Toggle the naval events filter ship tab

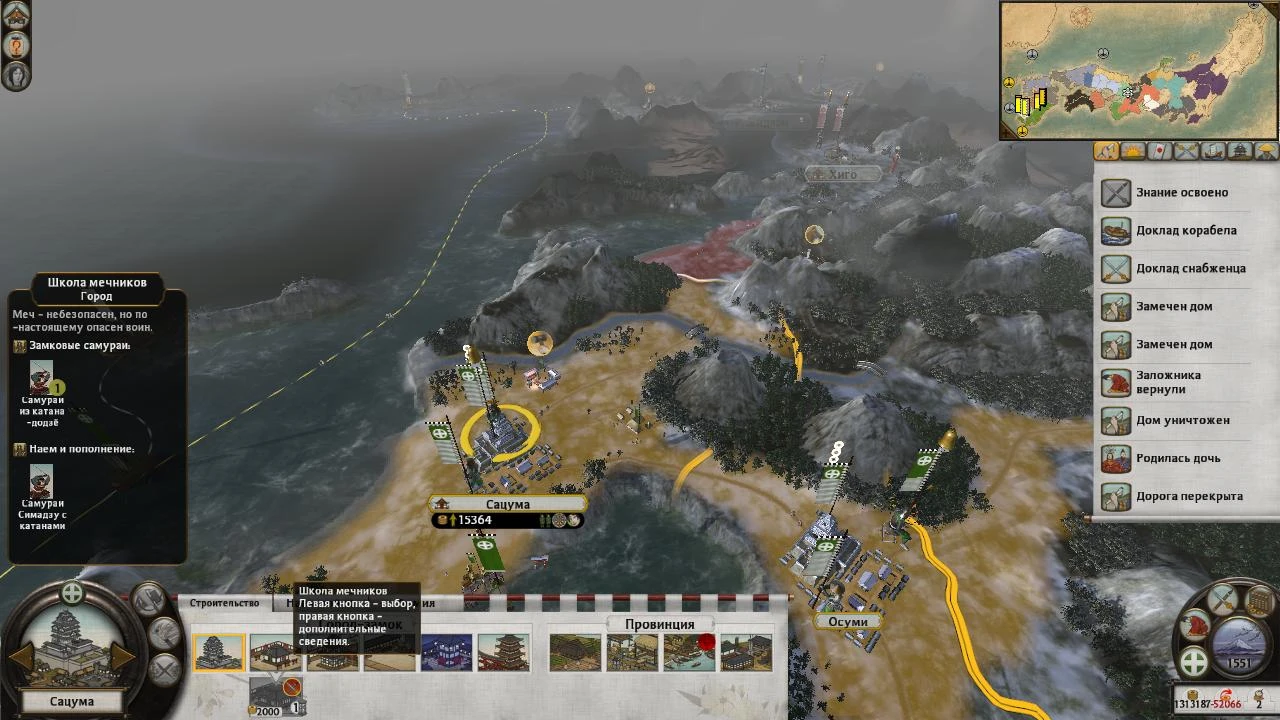pos(1212,151)
